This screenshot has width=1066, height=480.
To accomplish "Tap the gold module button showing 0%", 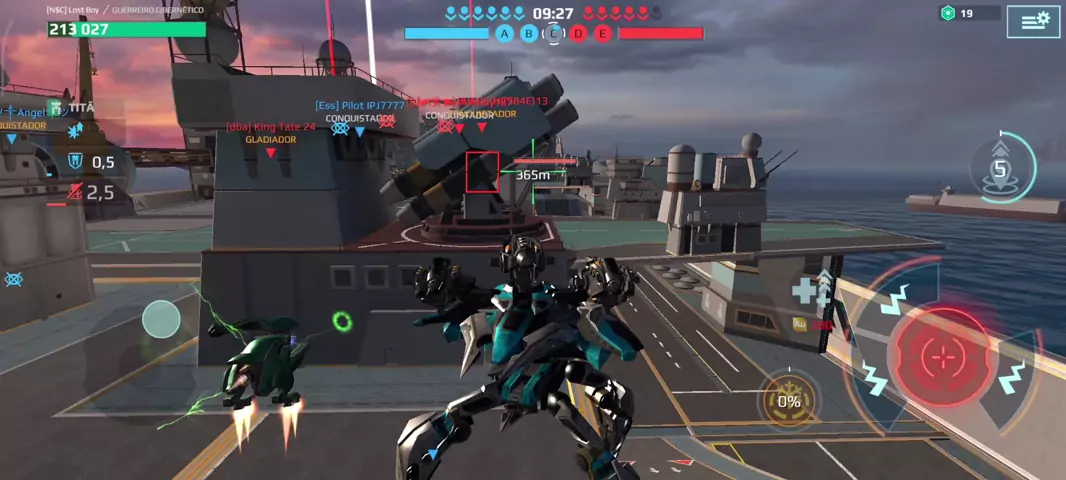I will (789, 400).
